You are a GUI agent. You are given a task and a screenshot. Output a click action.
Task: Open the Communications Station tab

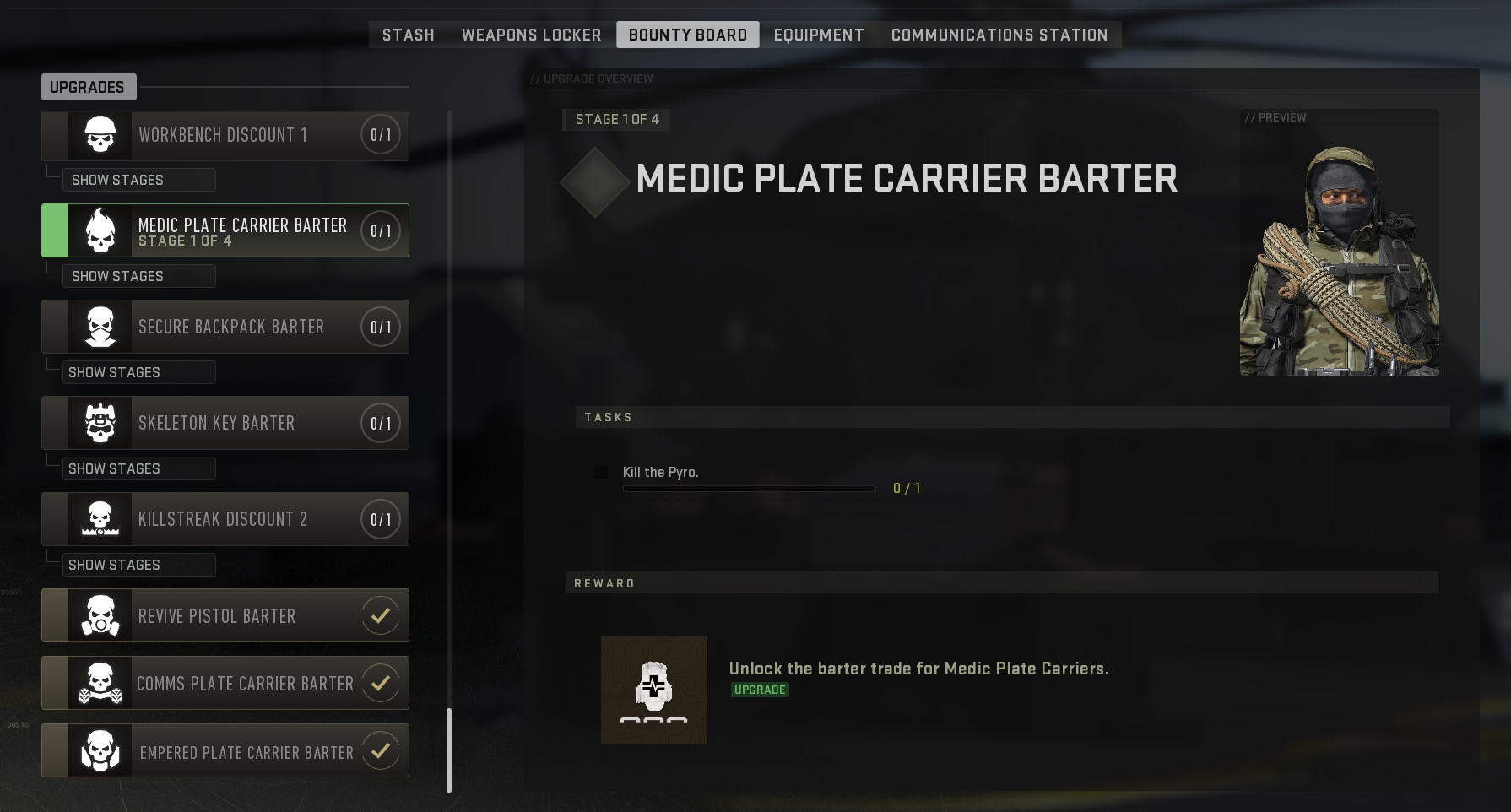999,35
